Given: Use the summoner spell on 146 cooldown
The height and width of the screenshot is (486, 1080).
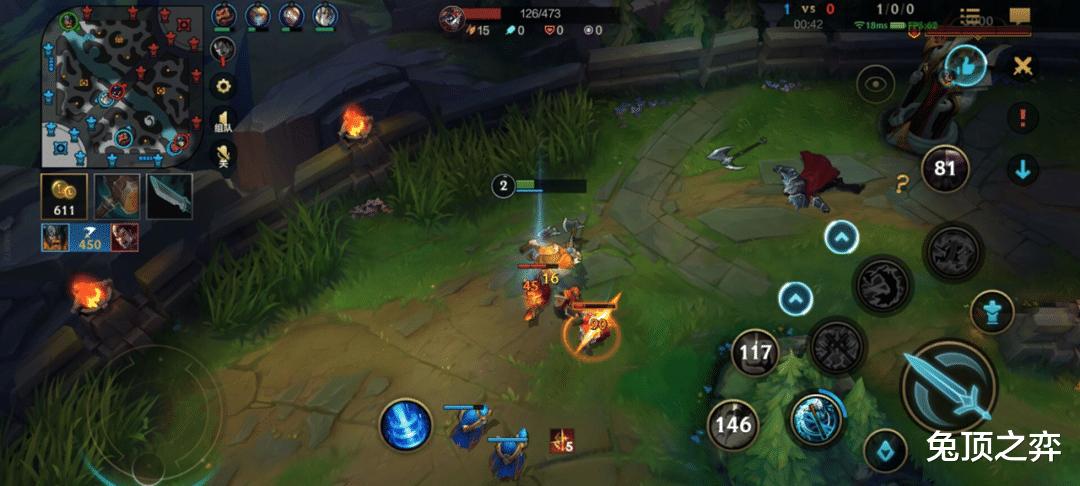Looking at the screenshot, I should [x=732, y=425].
